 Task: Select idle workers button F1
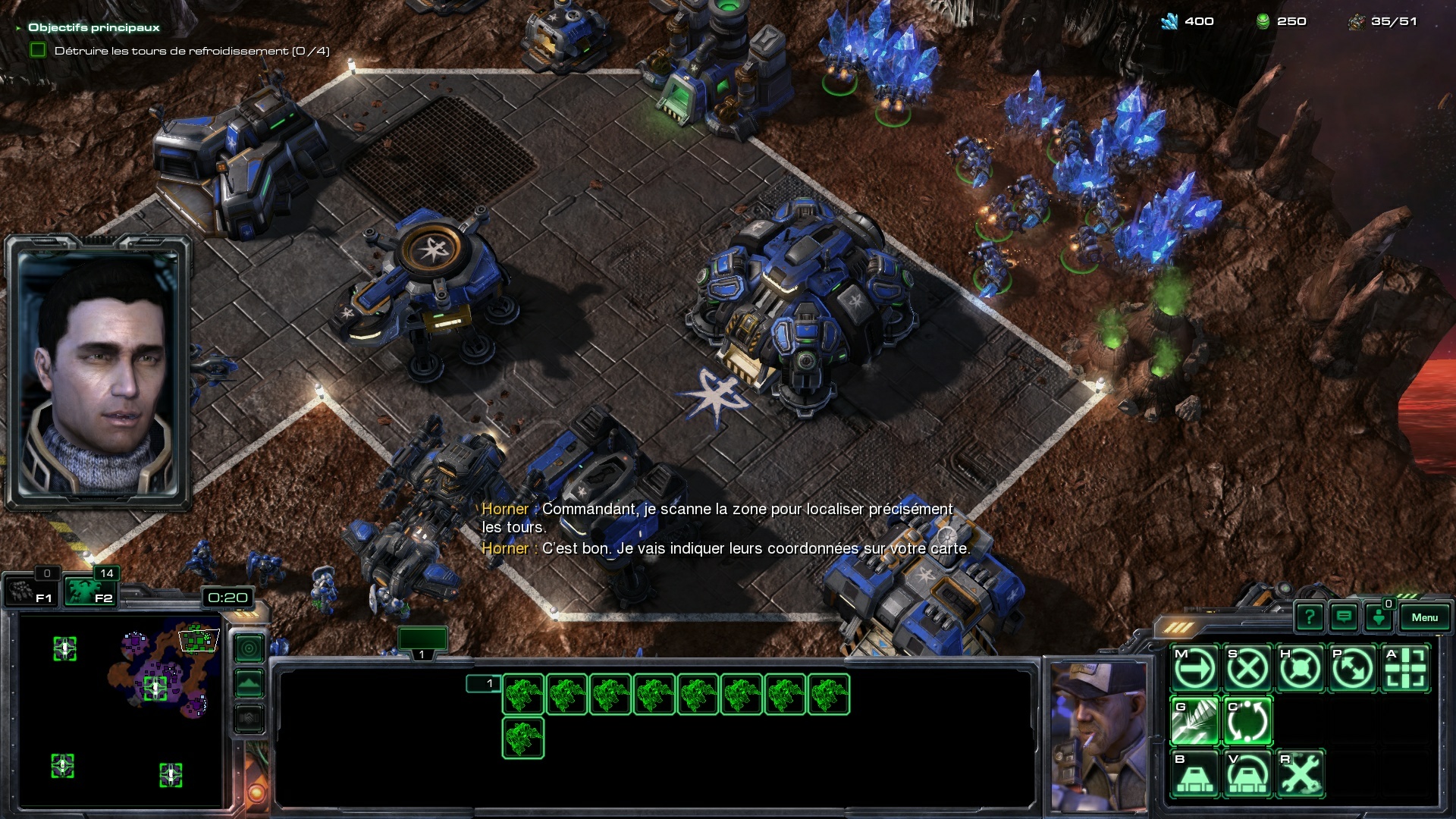pyautogui.click(x=31, y=591)
